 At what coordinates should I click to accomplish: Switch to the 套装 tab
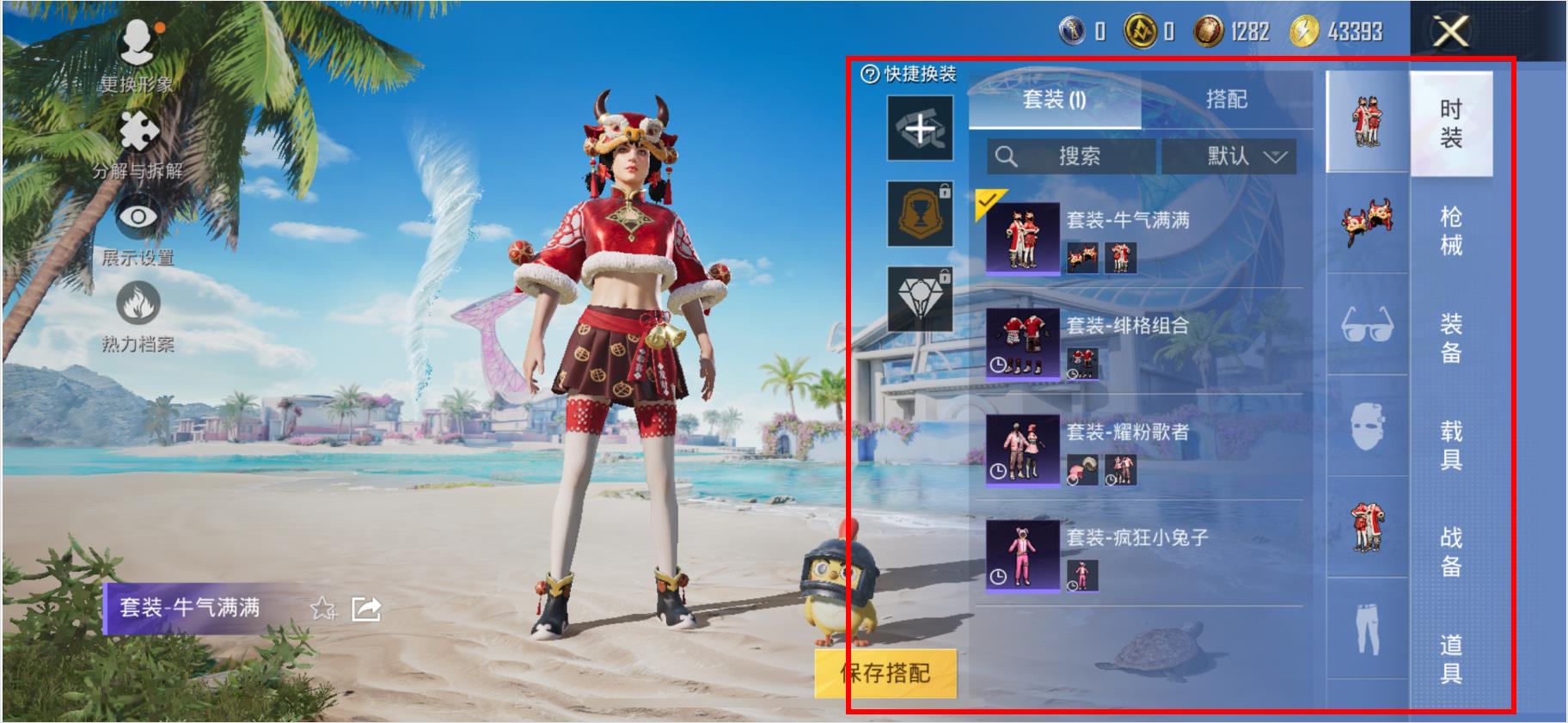[1054, 101]
